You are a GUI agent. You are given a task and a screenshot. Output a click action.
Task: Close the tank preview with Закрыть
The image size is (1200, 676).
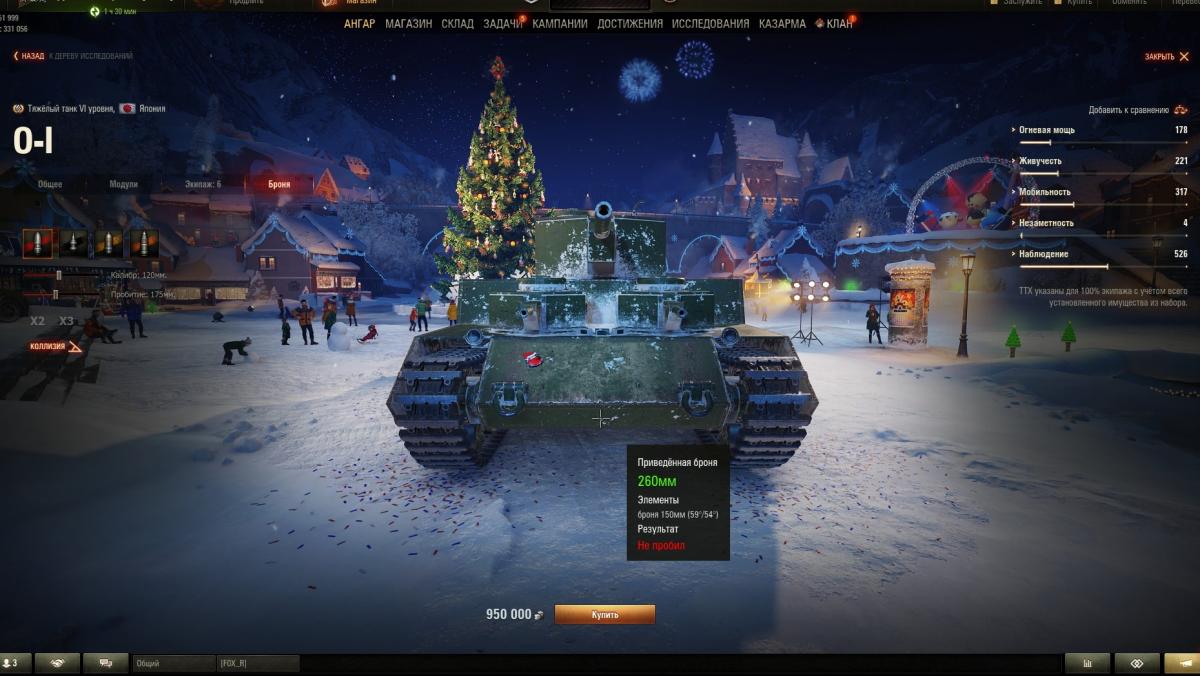(1163, 56)
